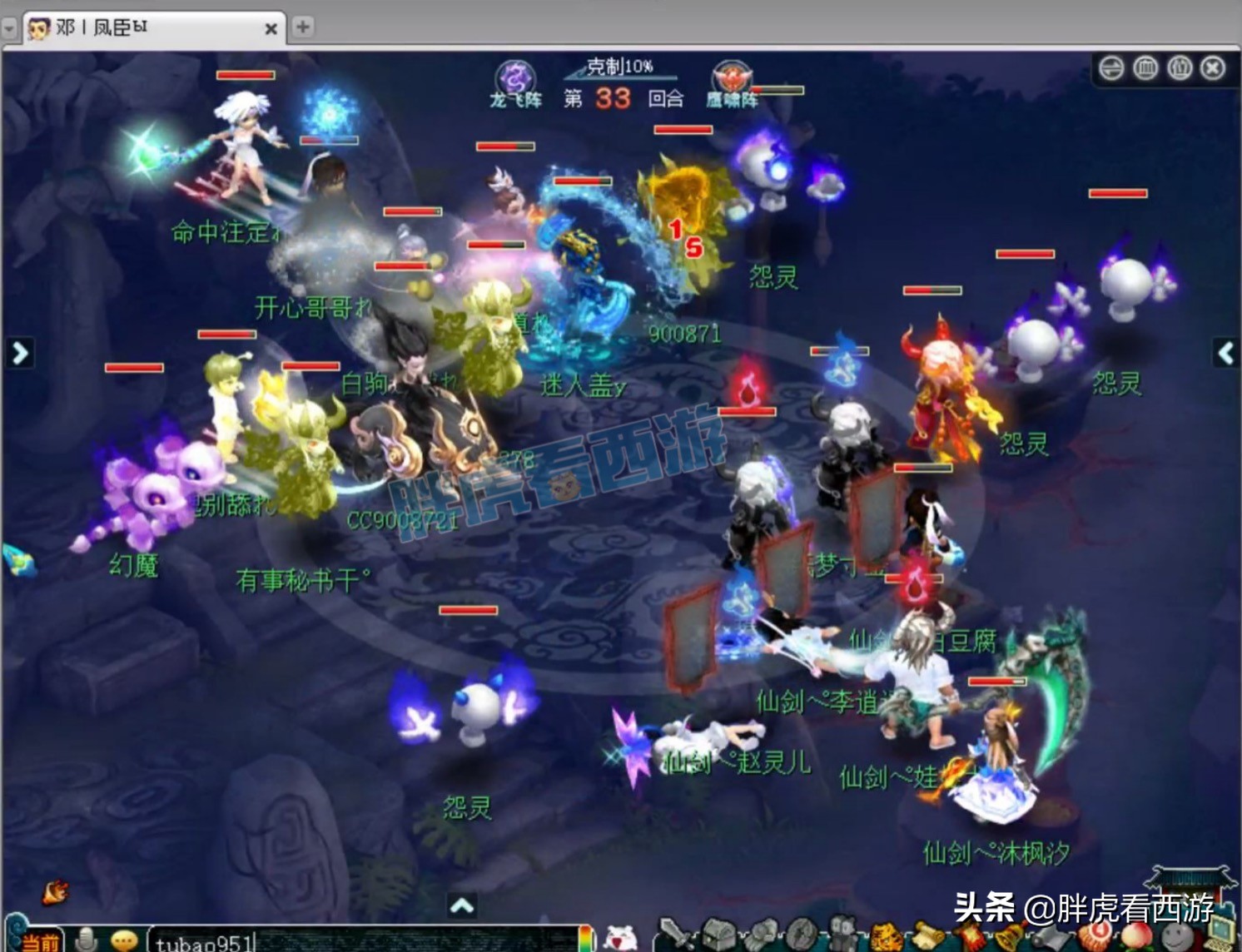1242x952 pixels.
Task: Click the round trash-bin button
Action: point(1145,68)
